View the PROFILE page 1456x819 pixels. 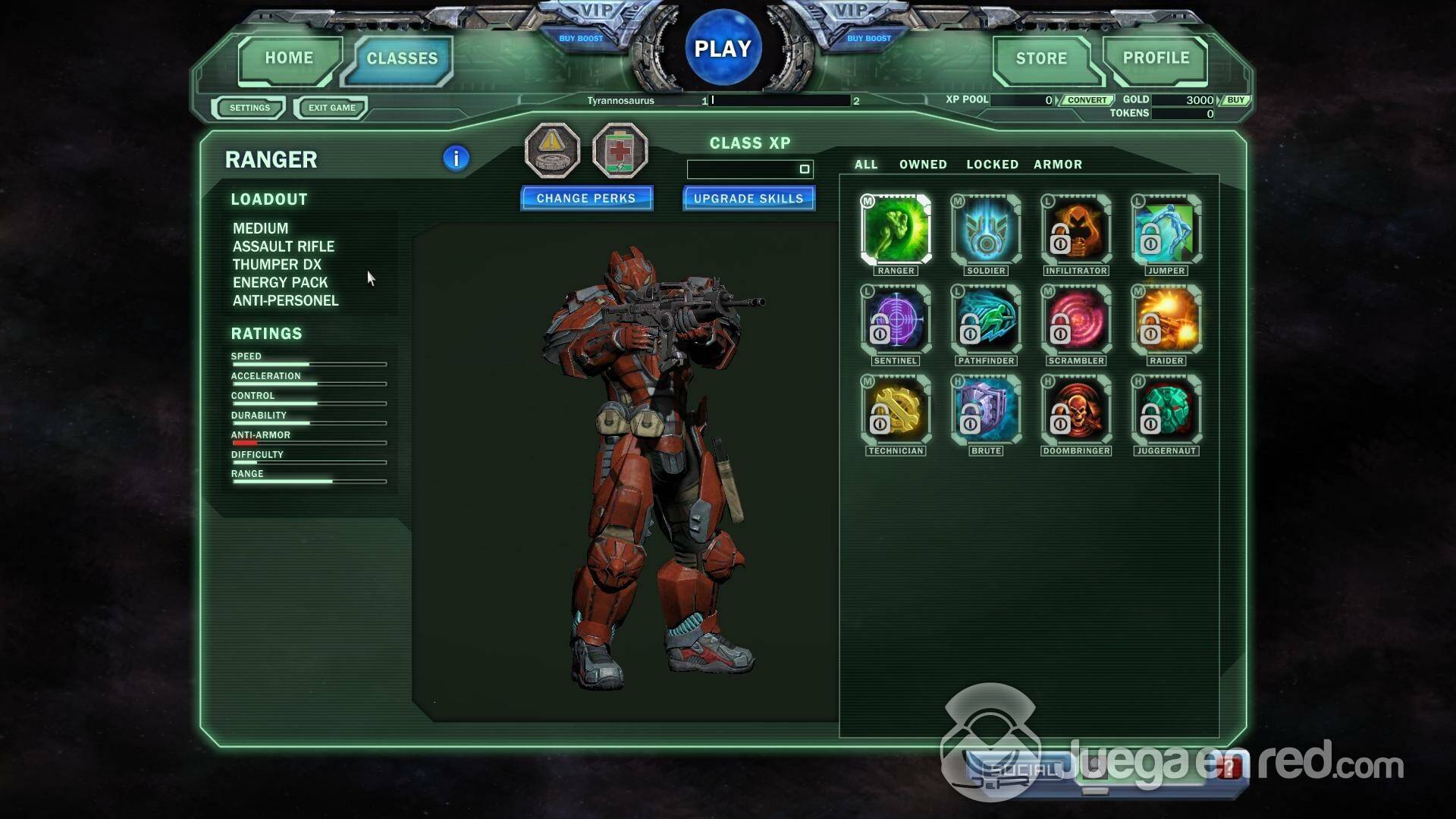pos(1156,58)
